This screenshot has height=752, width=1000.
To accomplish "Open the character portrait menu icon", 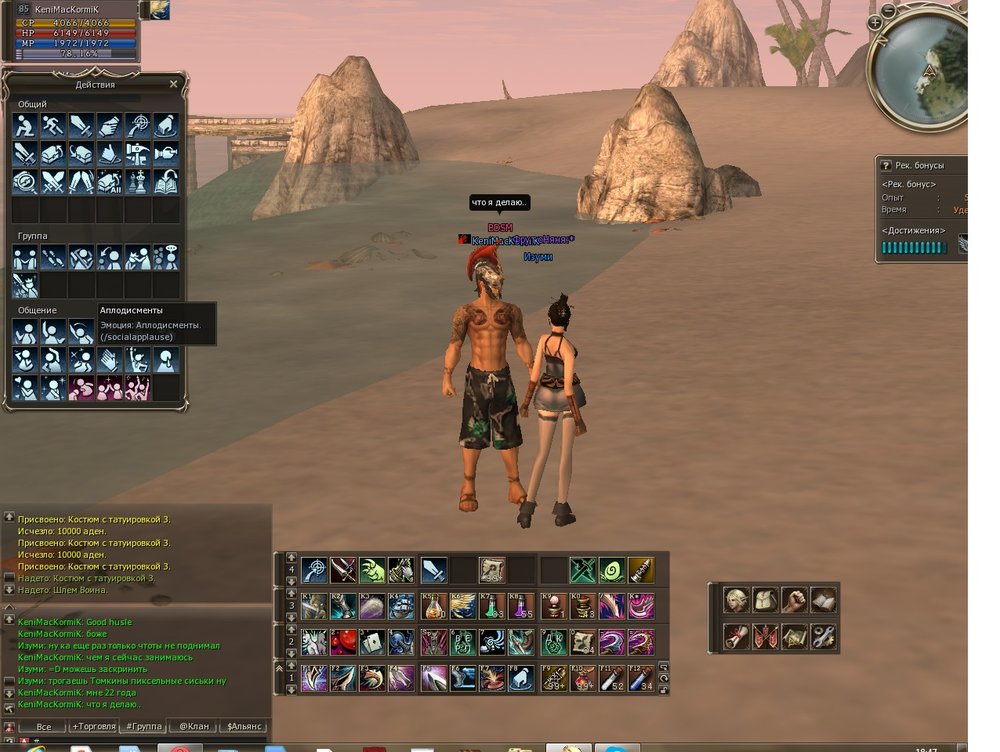I will (x=736, y=600).
